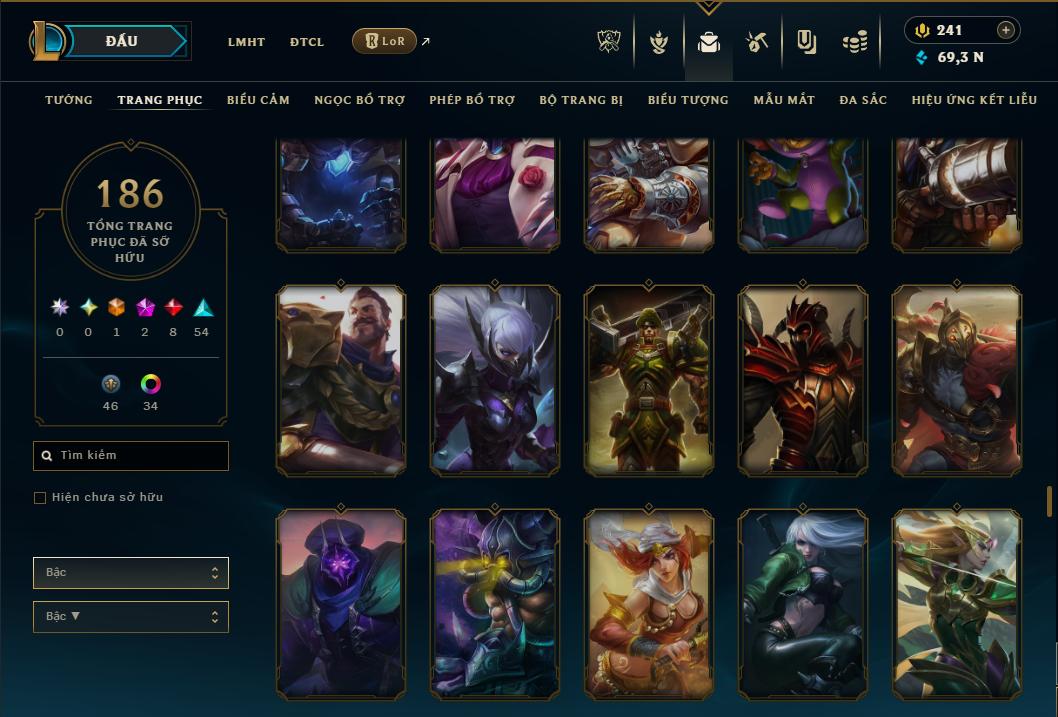Select the PHÉP BỔ TRỢ tab
The width and height of the screenshot is (1058, 717).
(x=472, y=100)
